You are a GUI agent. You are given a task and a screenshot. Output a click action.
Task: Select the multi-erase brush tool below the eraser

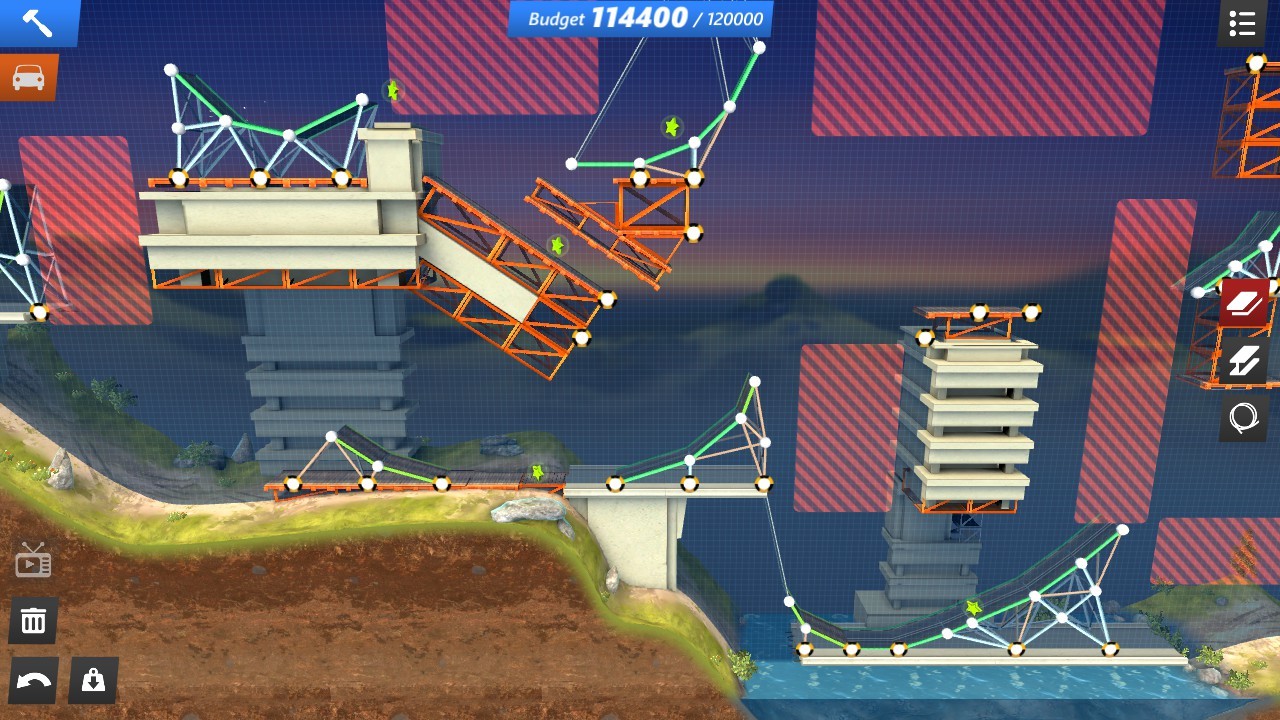tap(1242, 362)
